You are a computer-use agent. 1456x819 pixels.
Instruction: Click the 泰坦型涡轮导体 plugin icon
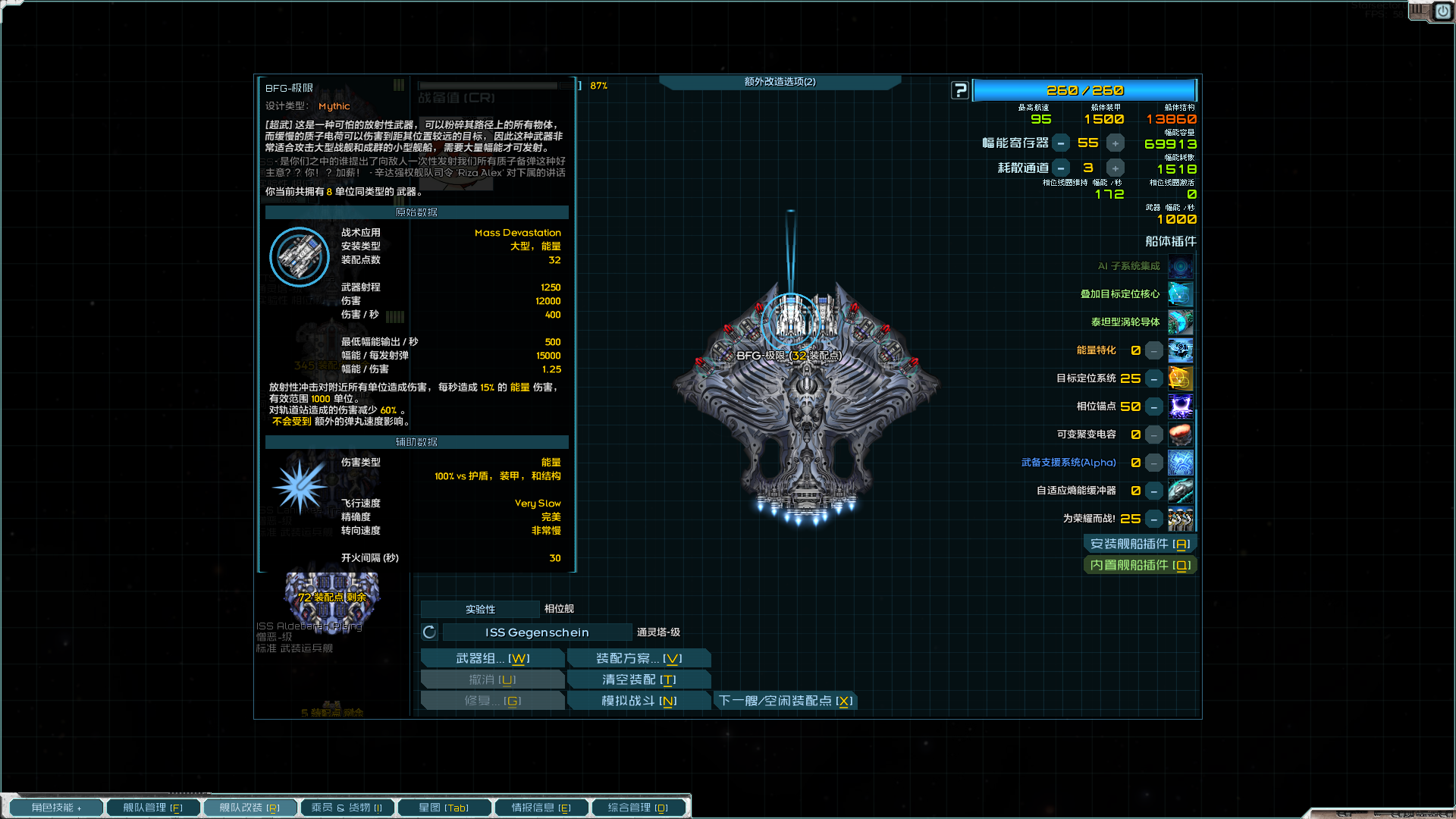point(1181,322)
